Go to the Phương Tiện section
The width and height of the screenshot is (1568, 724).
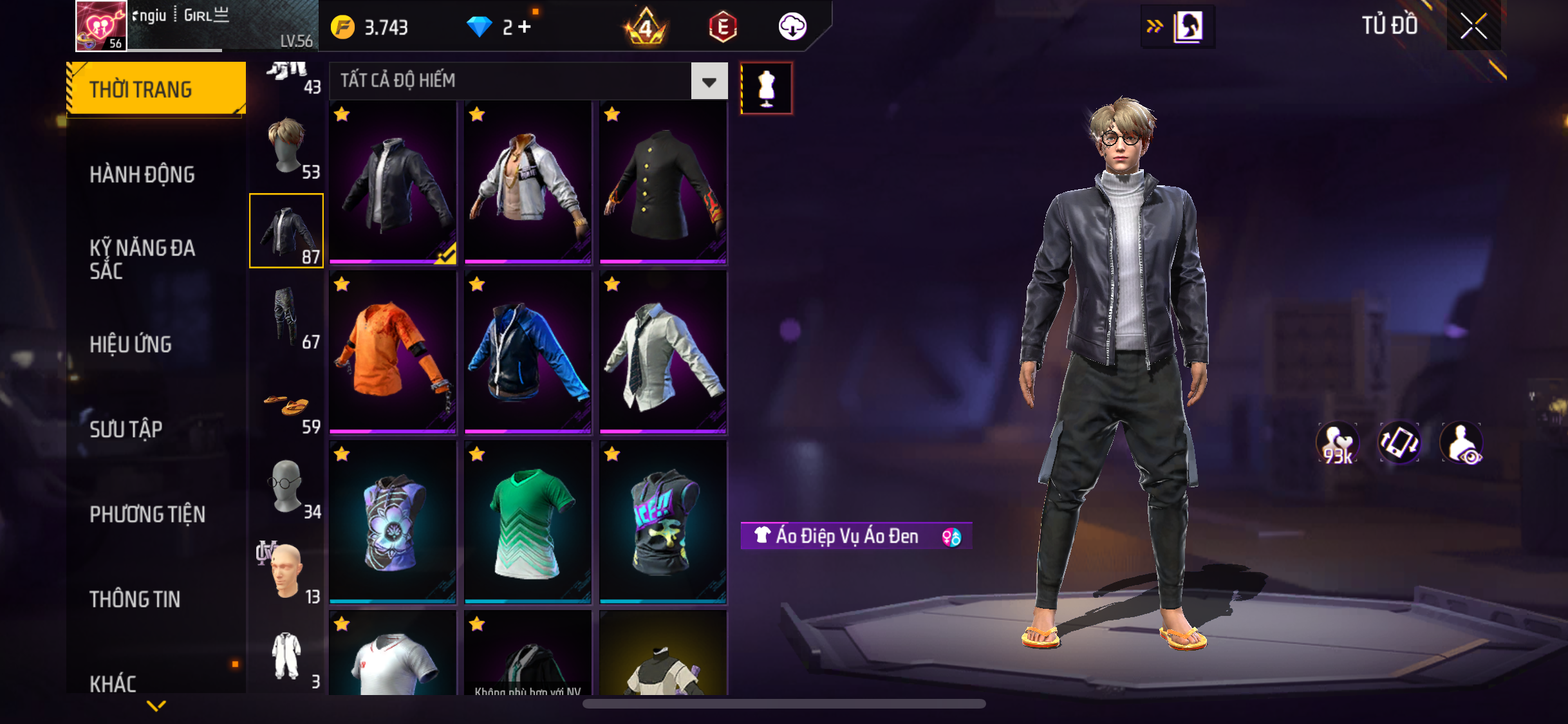click(147, 514)
